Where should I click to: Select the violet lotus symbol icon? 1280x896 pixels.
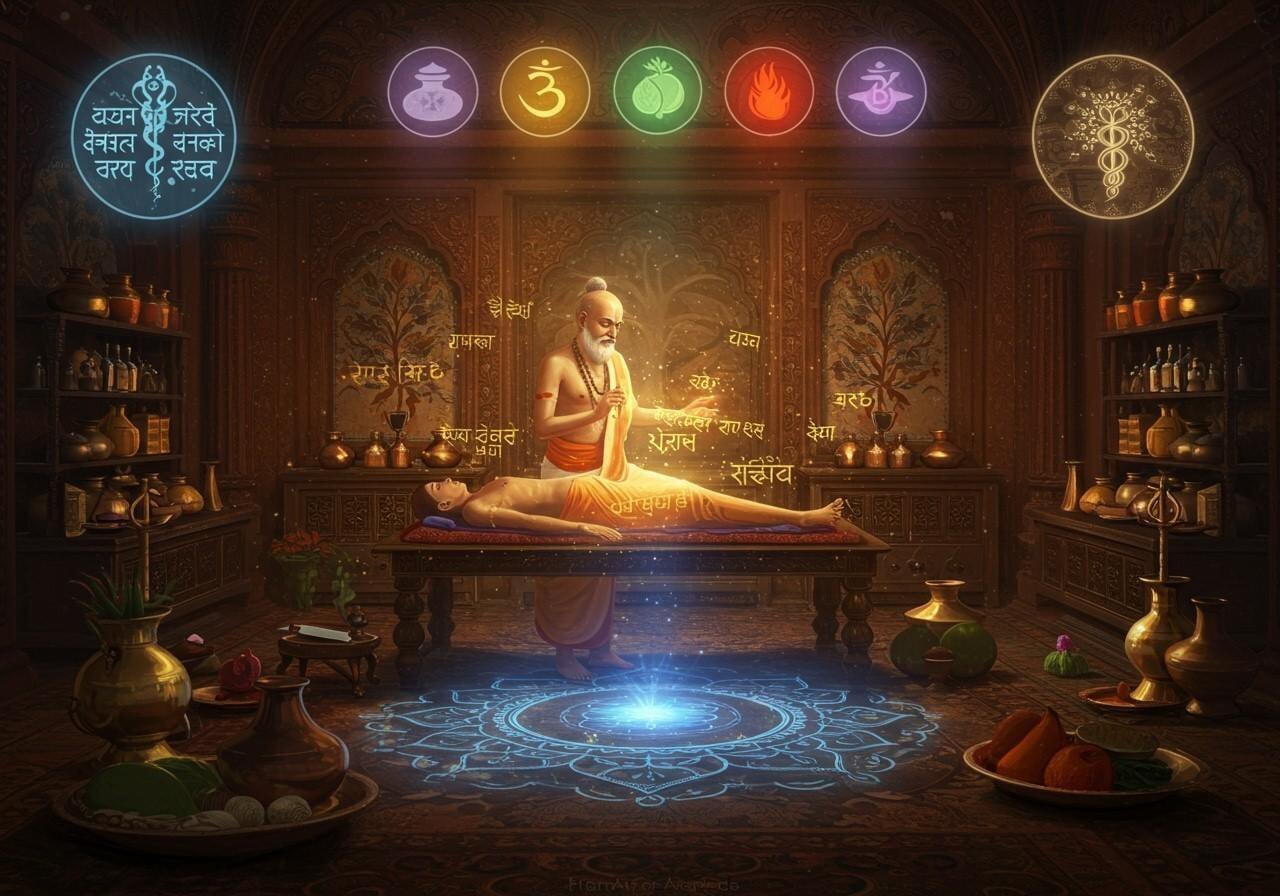click(x=881, y=92)
